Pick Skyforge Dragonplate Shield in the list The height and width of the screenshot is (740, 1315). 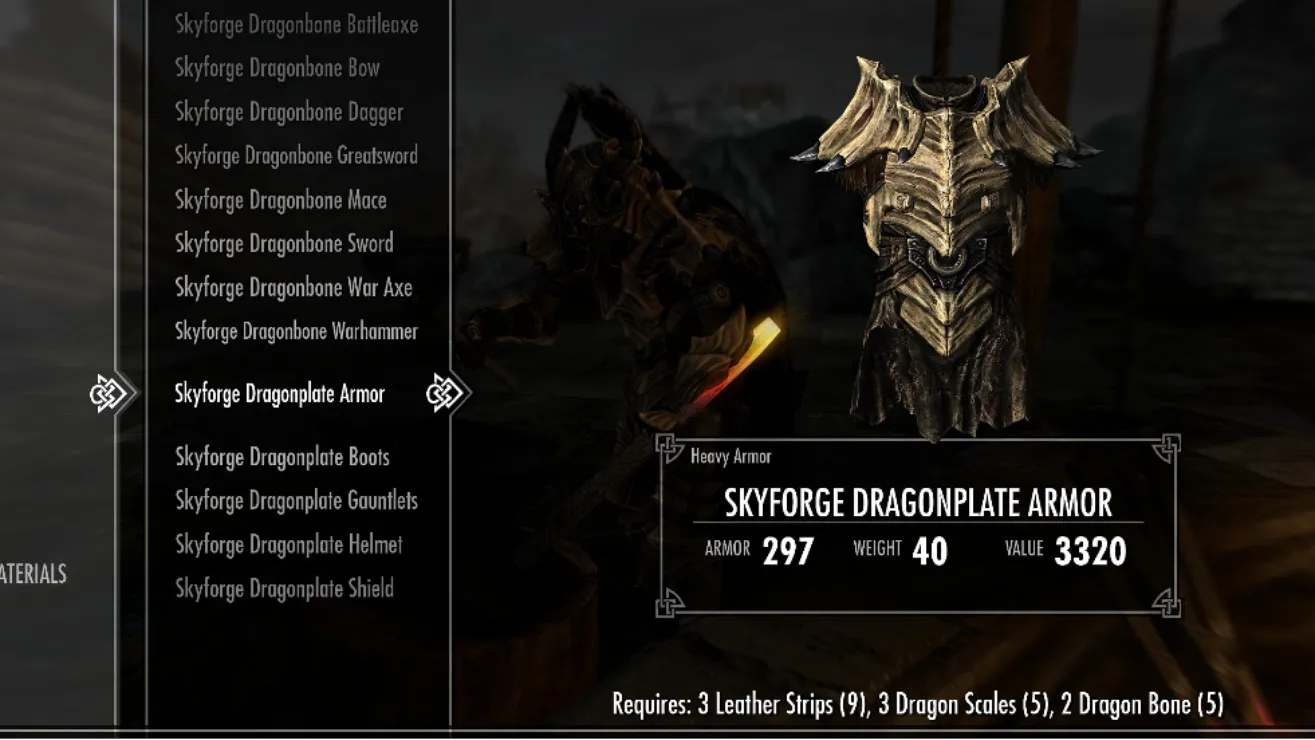pos(284,589)
